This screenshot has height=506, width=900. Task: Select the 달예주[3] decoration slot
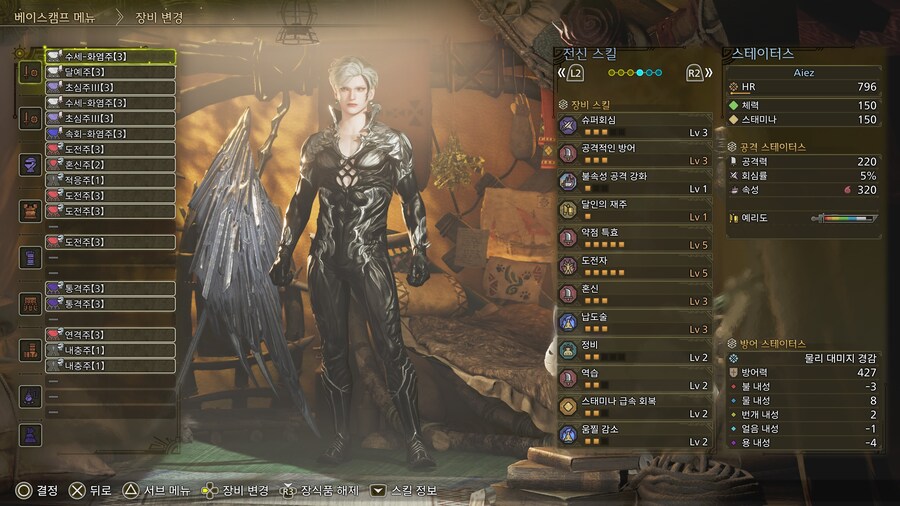(x=110, y=72)
